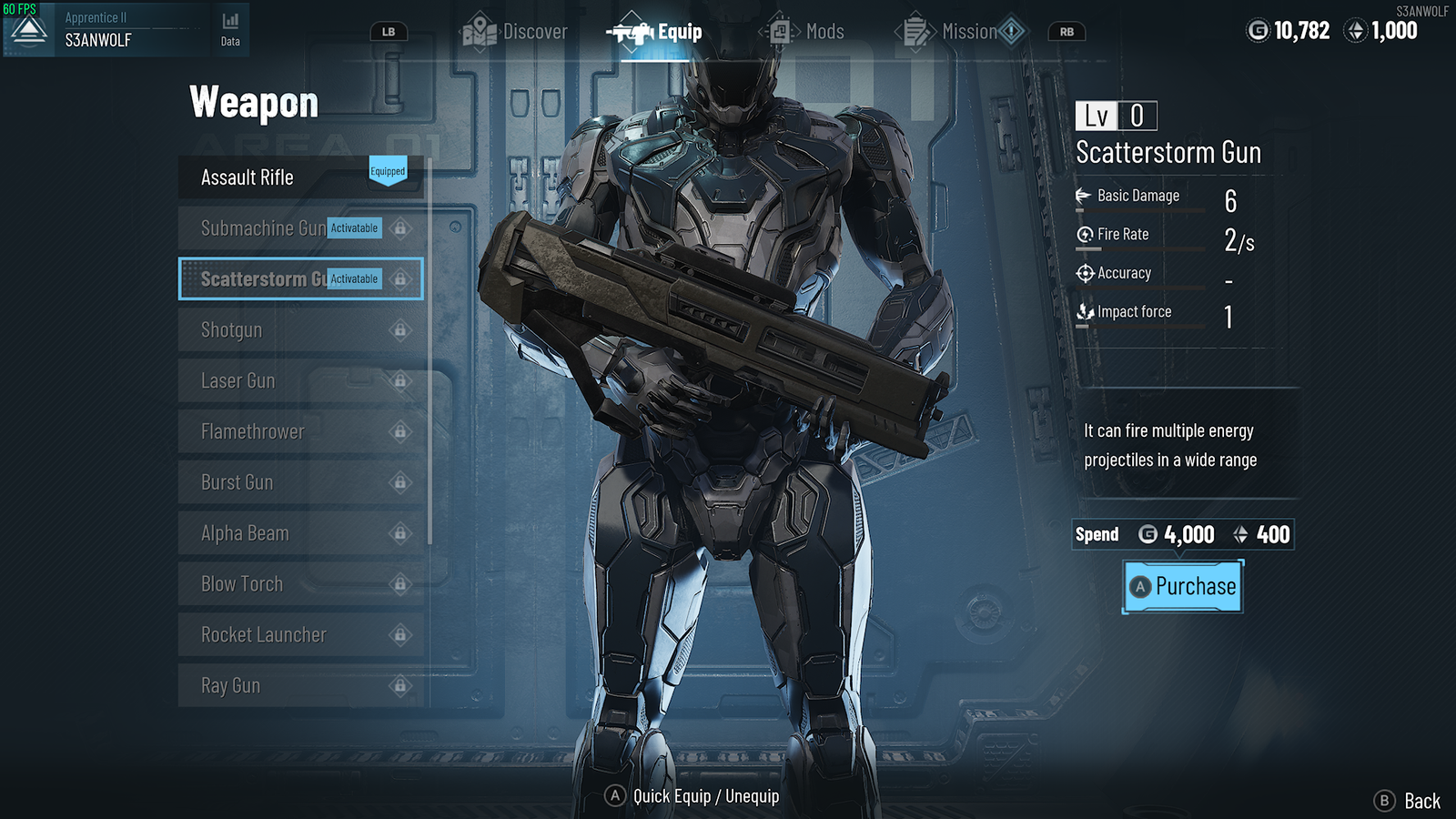Pick the Shotgun from the weapon list
The image size is (1456, 819).
(300, 330)
